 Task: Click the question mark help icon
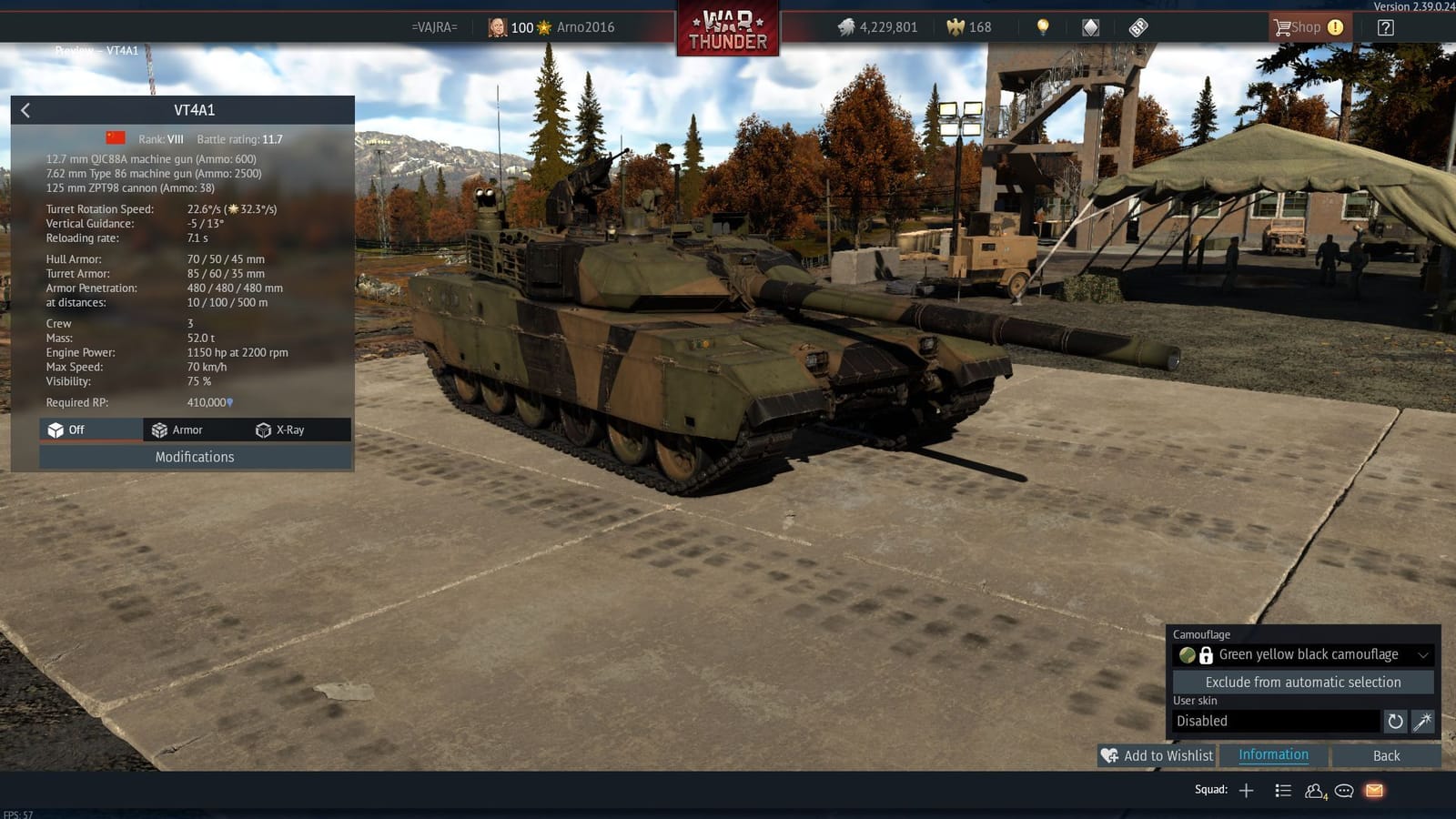pyautogui.click(x=1385, y=26)
